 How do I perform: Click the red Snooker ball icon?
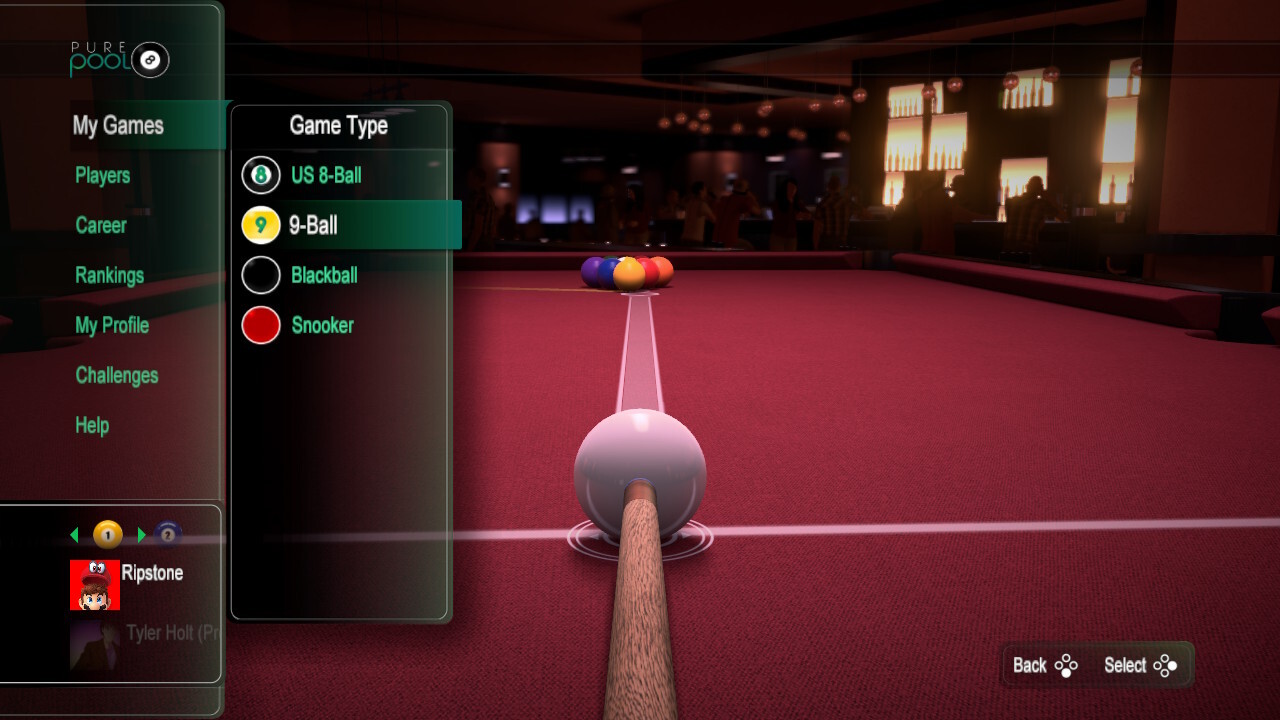point(260,325)
